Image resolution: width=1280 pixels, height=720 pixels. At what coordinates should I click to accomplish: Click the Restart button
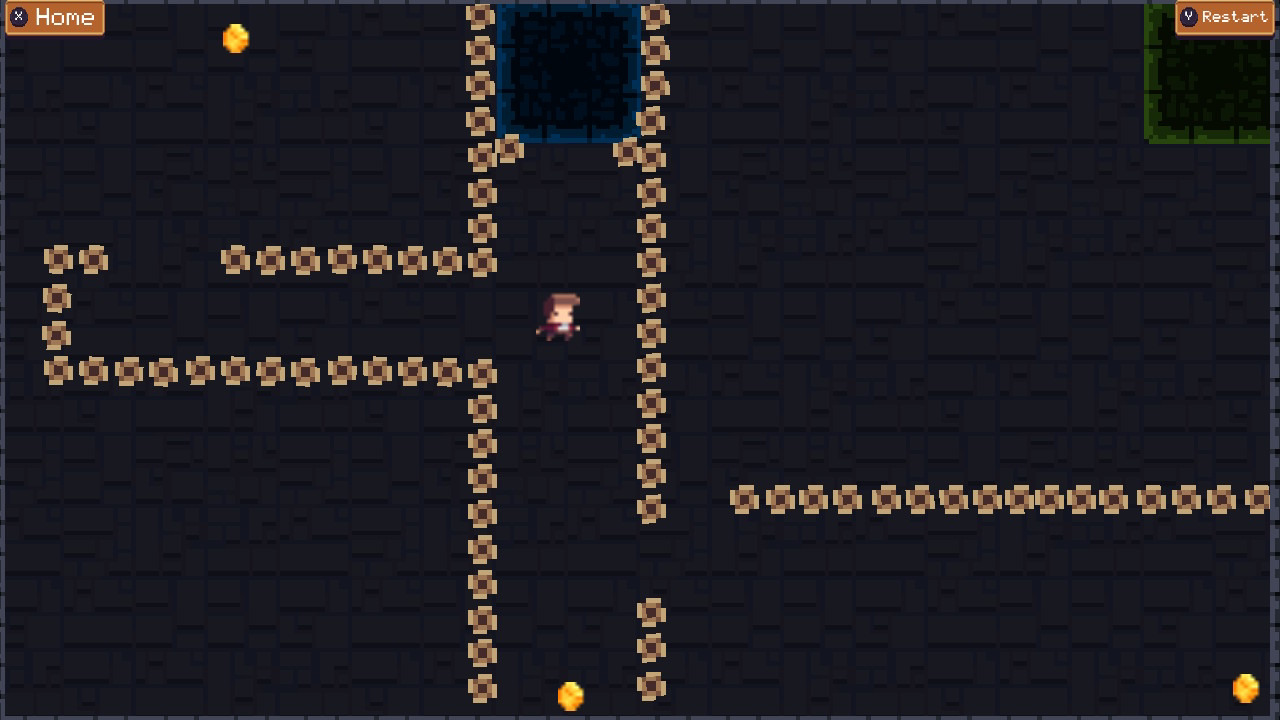[1224, 17]
